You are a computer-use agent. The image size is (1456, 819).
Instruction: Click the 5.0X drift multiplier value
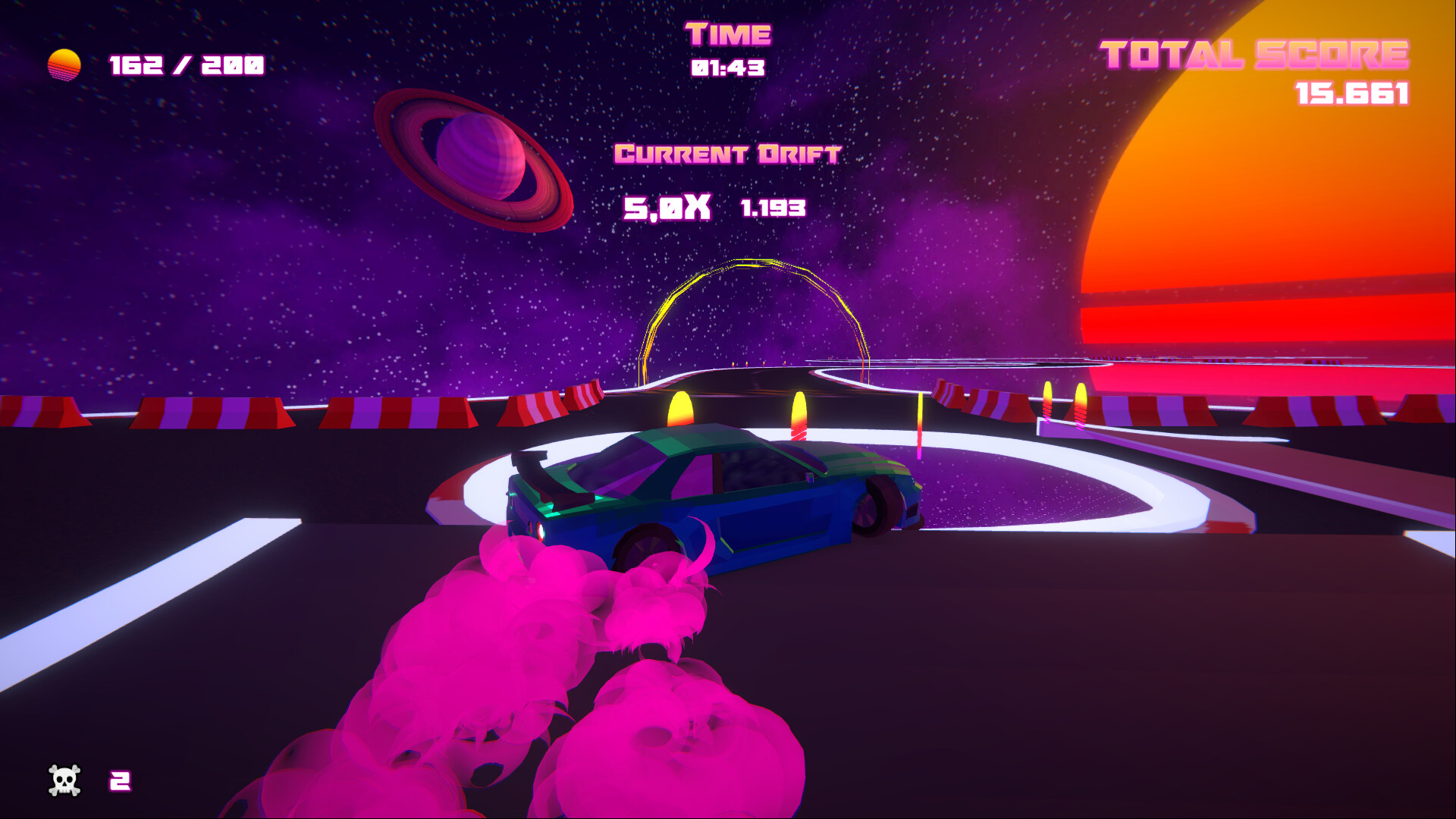667,206
